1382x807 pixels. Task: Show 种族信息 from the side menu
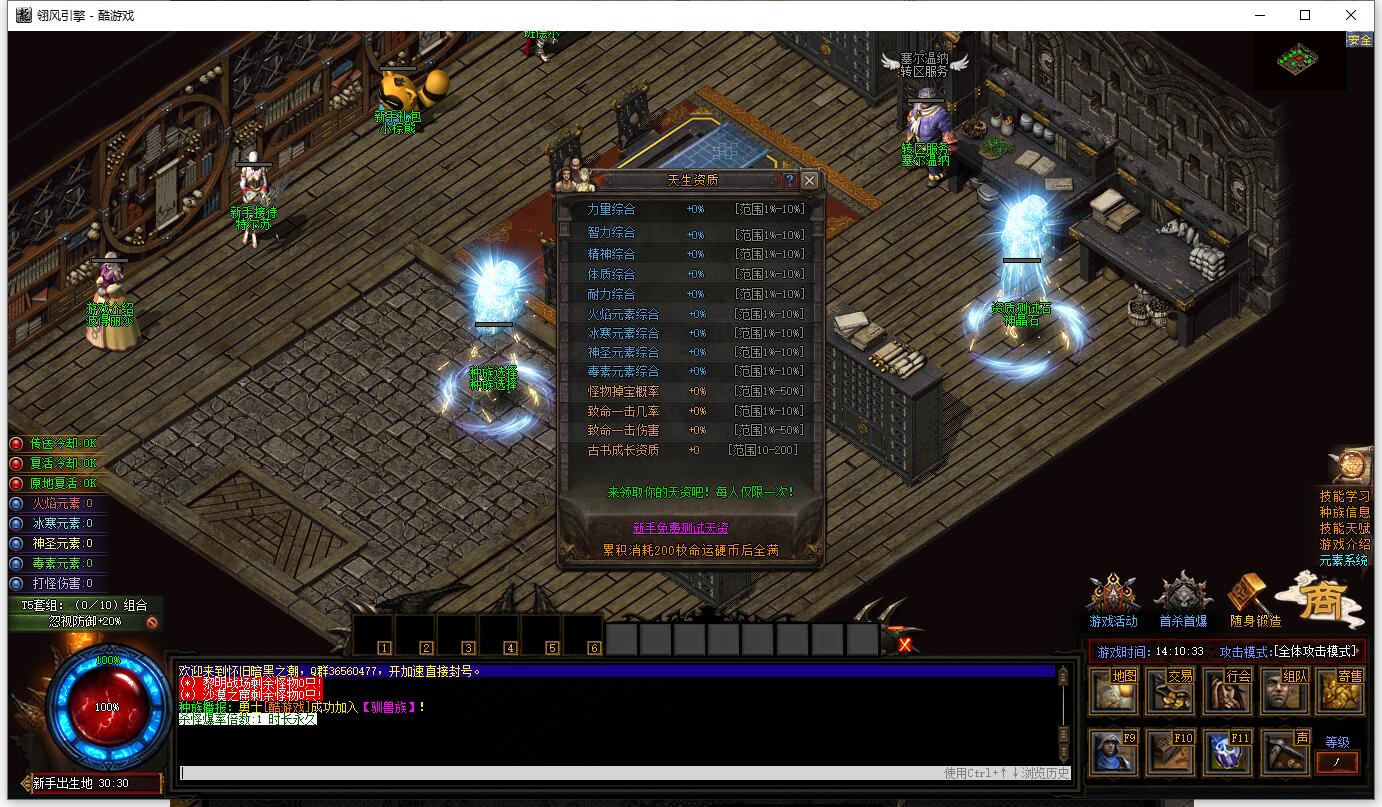[1344, 512]
